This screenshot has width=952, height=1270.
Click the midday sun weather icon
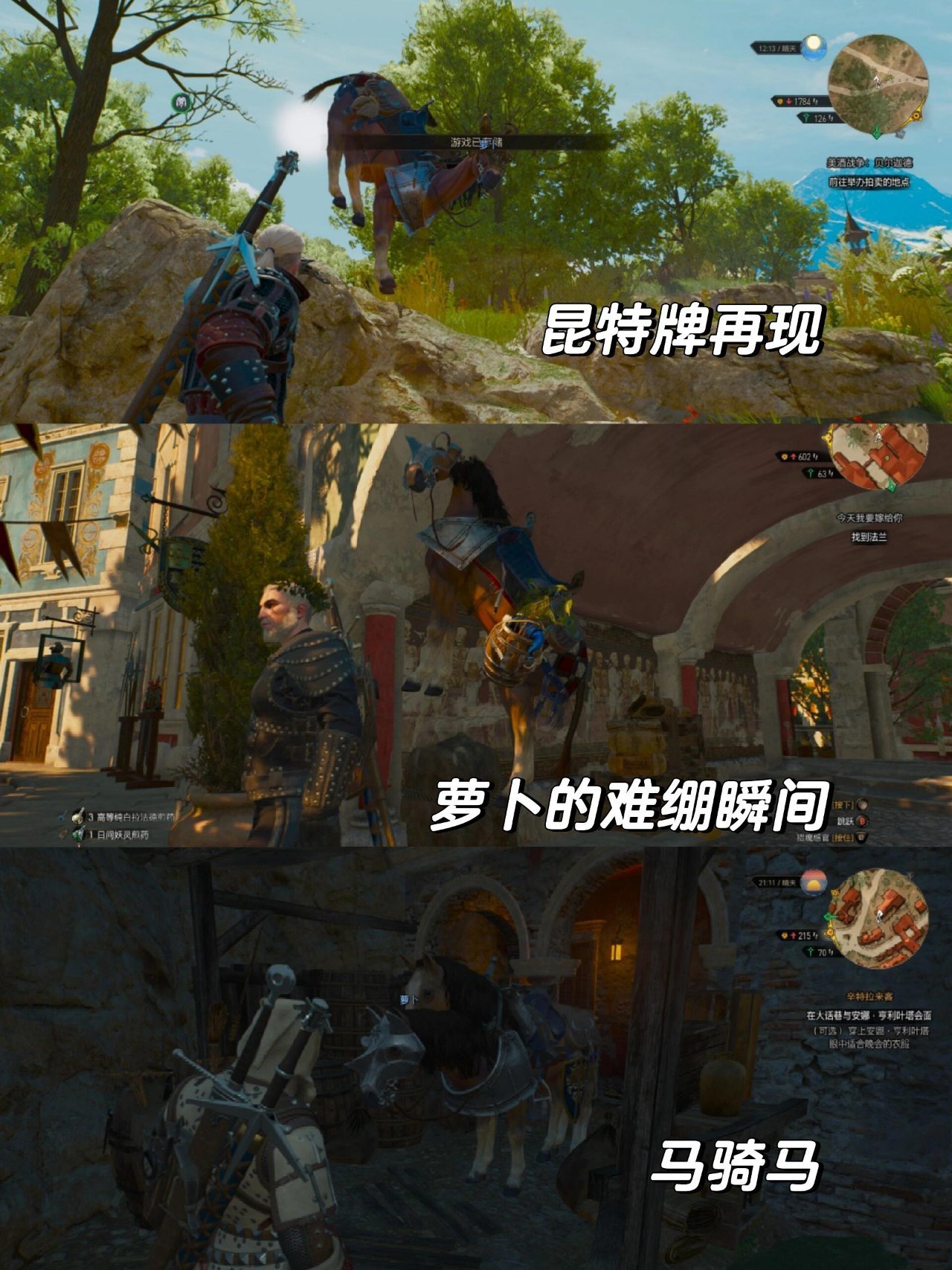pos(814,45)
